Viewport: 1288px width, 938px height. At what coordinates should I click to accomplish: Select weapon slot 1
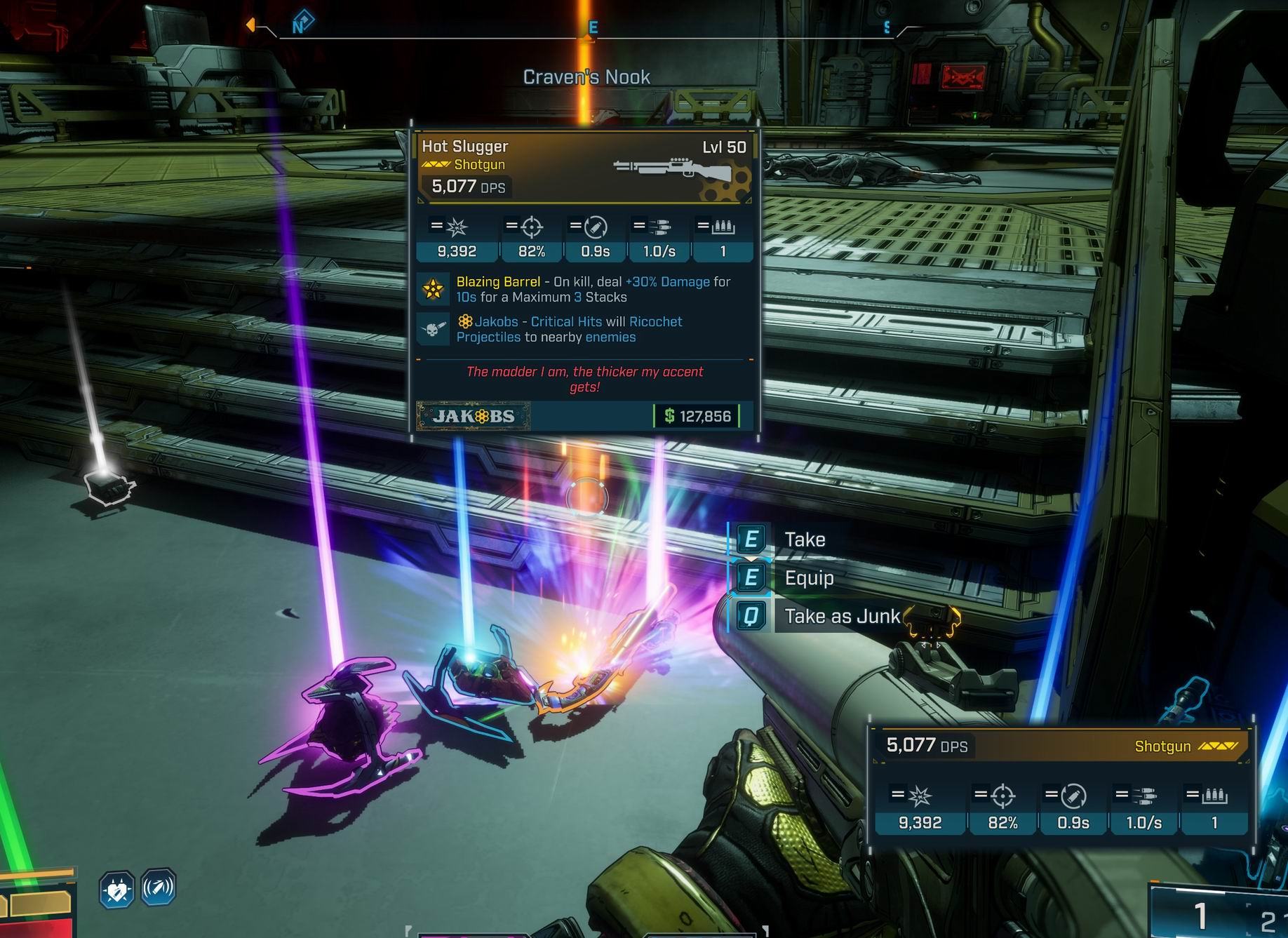coord(1199,916)
